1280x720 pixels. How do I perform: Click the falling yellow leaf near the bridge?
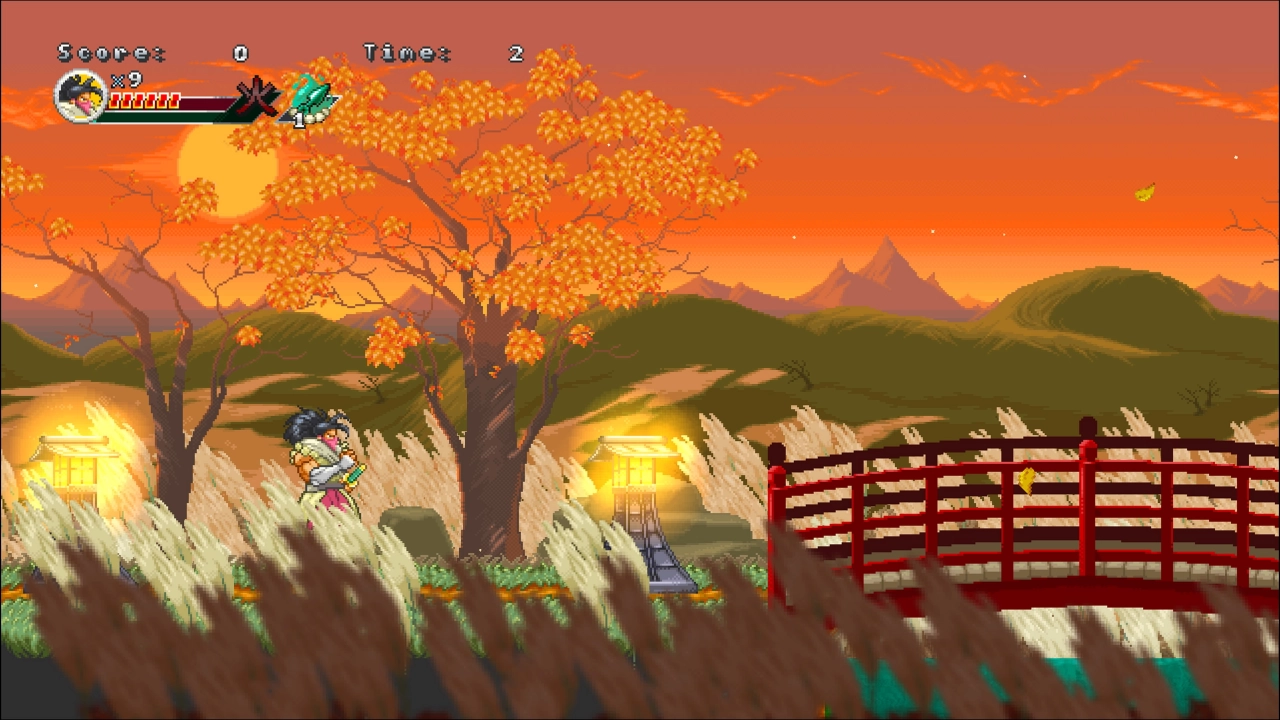click(x=1024, y=480)
